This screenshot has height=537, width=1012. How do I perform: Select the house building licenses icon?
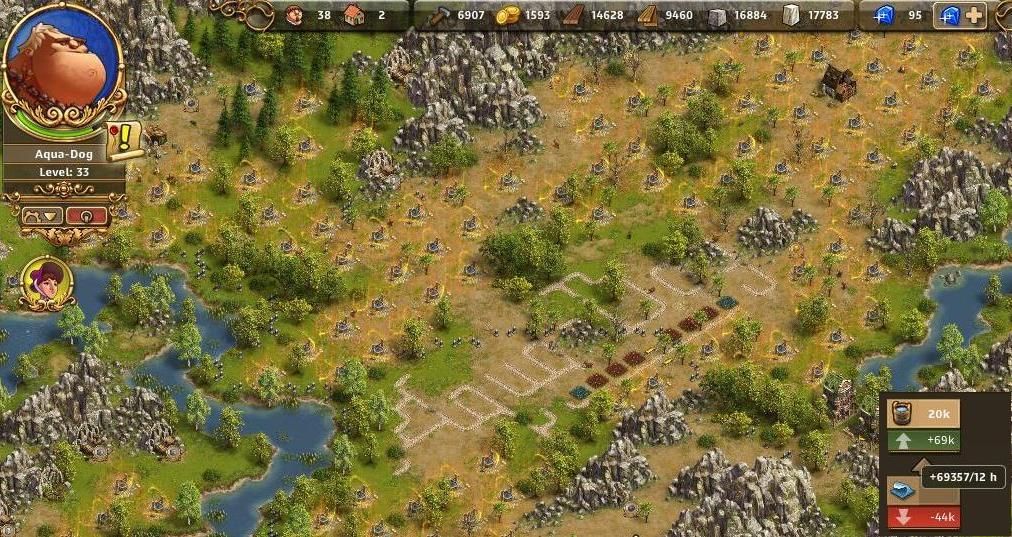click(351, 15)
